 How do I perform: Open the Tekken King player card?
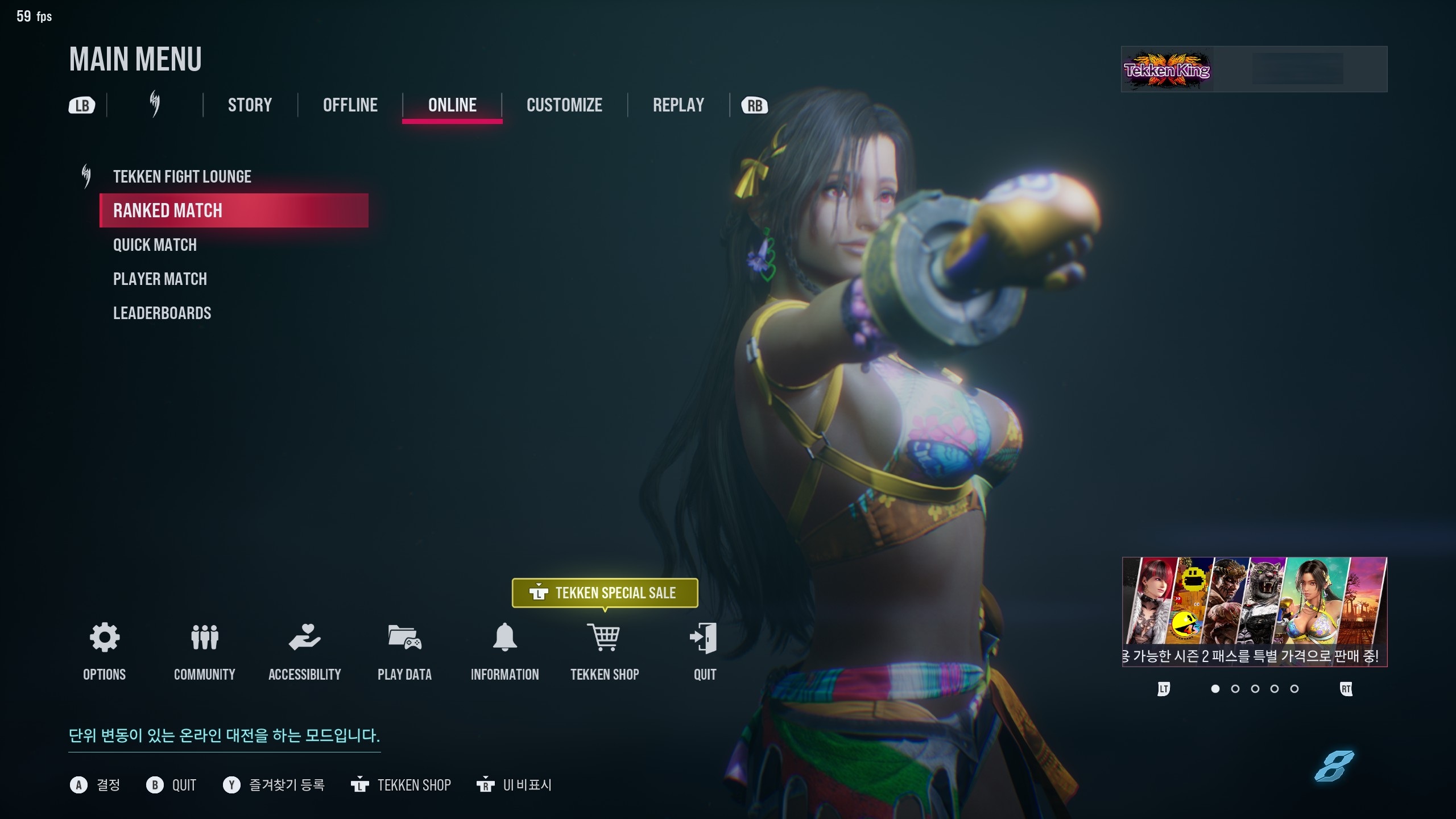(1254, 69)
